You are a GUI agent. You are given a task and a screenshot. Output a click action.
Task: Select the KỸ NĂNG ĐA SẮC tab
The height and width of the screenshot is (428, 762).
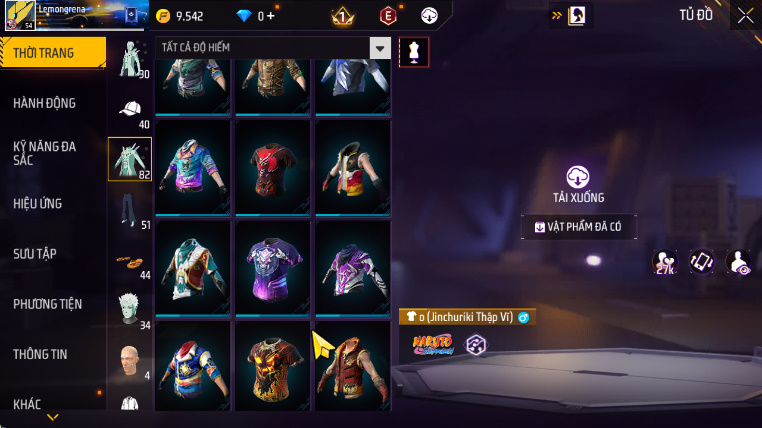pos(45,153)
